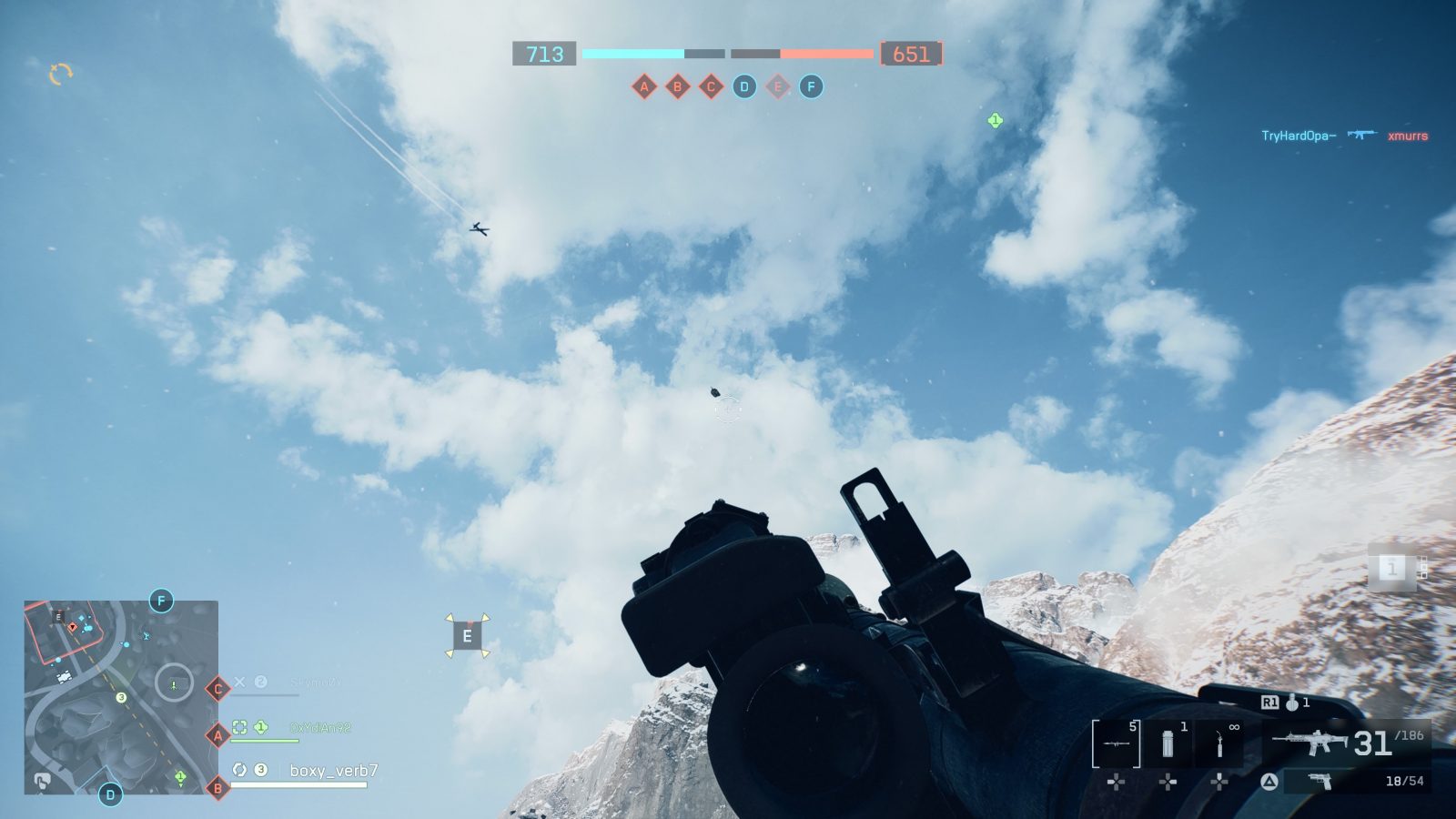
Task: Select the rocket launcher gadget slot
Action: (1117, 743)
